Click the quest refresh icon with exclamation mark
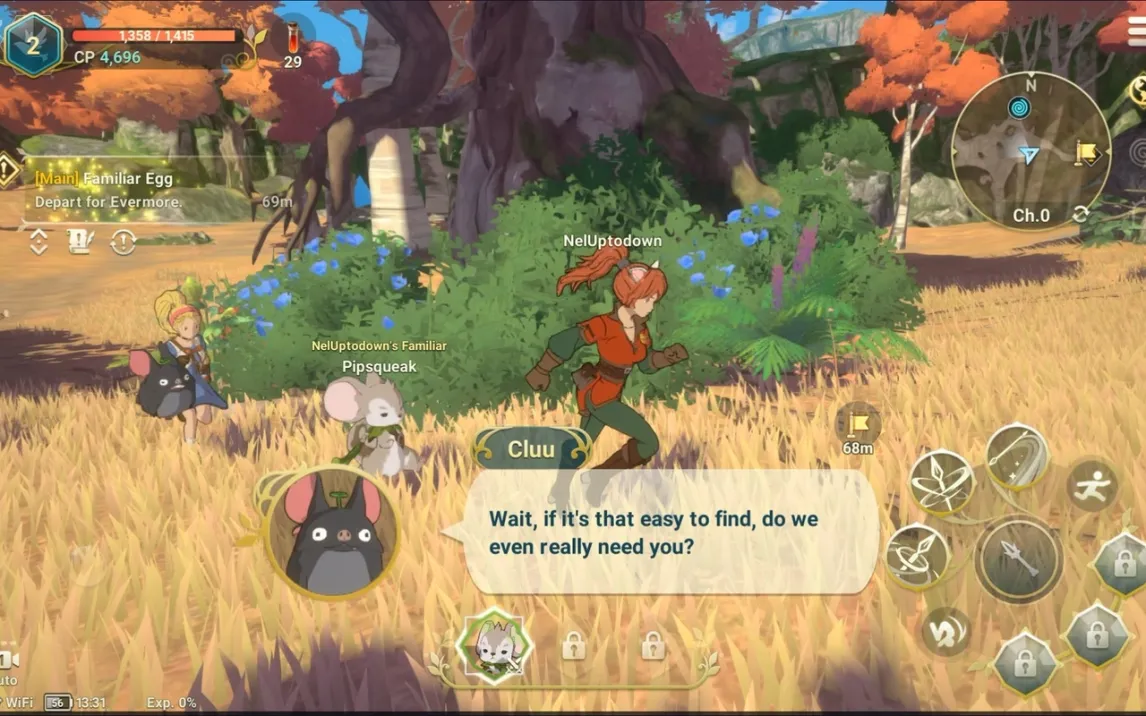Image resolution: width=1146 pixels, height=716 pixels. coord(123,242)
